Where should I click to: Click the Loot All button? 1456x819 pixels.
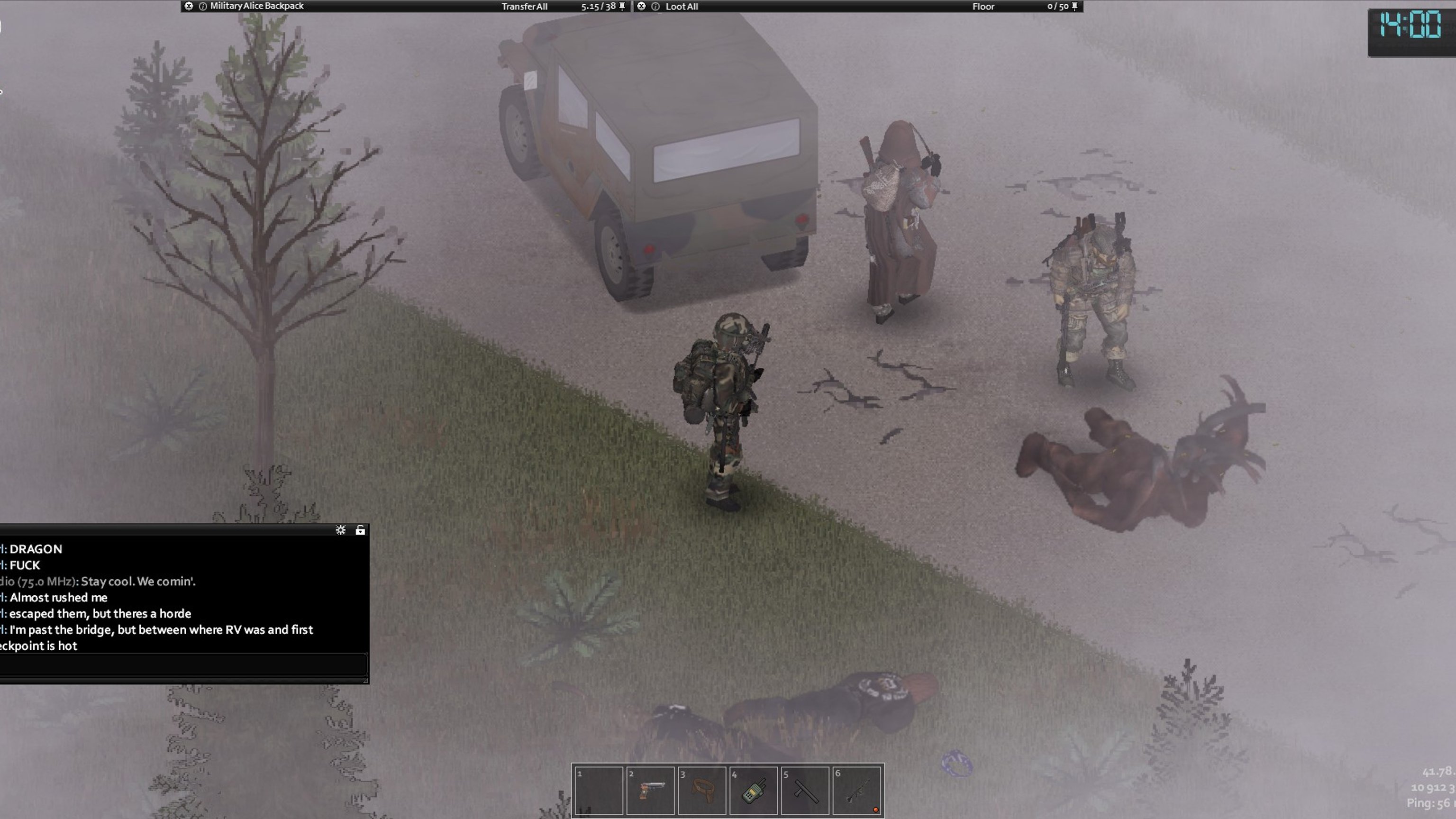(x=681, y=6)
